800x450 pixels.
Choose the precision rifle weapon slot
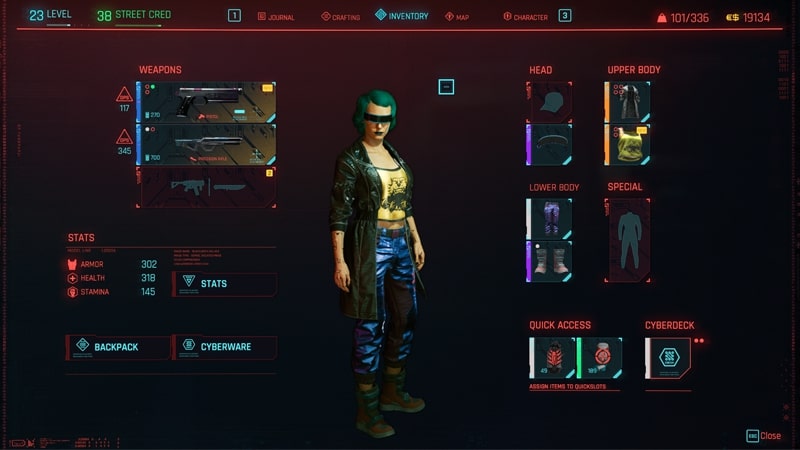click(208, 144)
